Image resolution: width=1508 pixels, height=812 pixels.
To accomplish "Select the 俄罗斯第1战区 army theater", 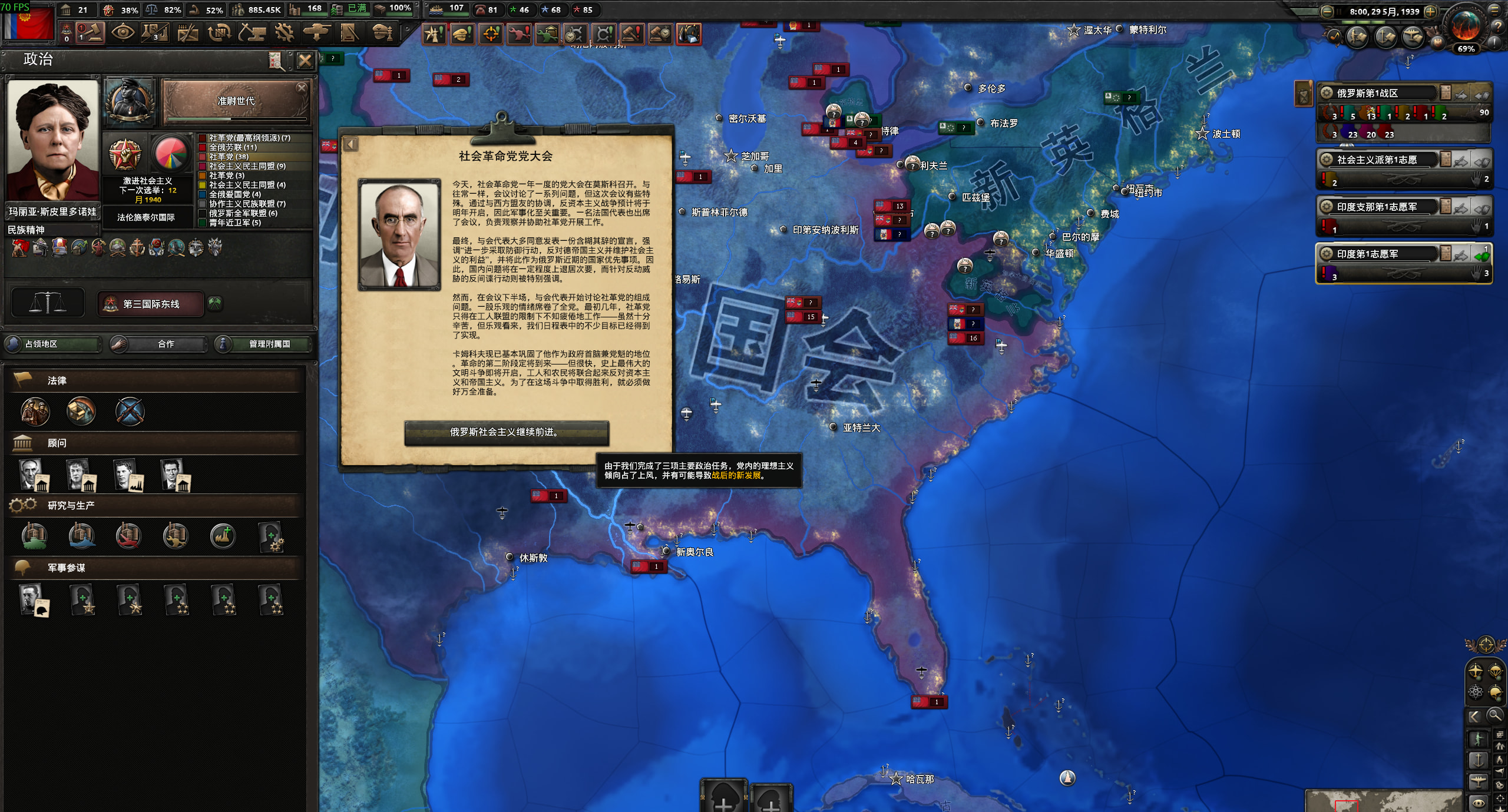I will (x=1378, y=93).
